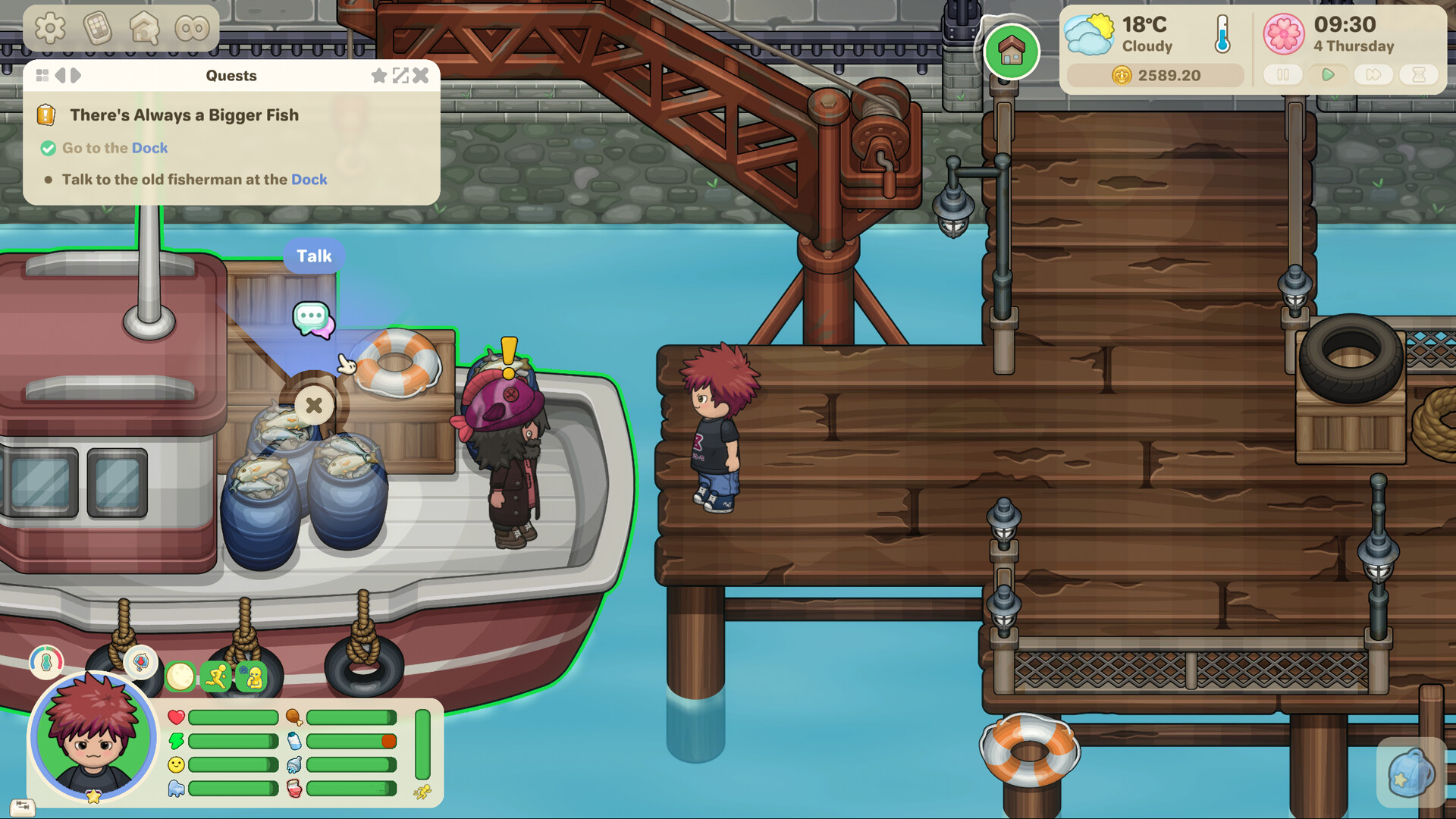Open the house search icon

point(144,29)
